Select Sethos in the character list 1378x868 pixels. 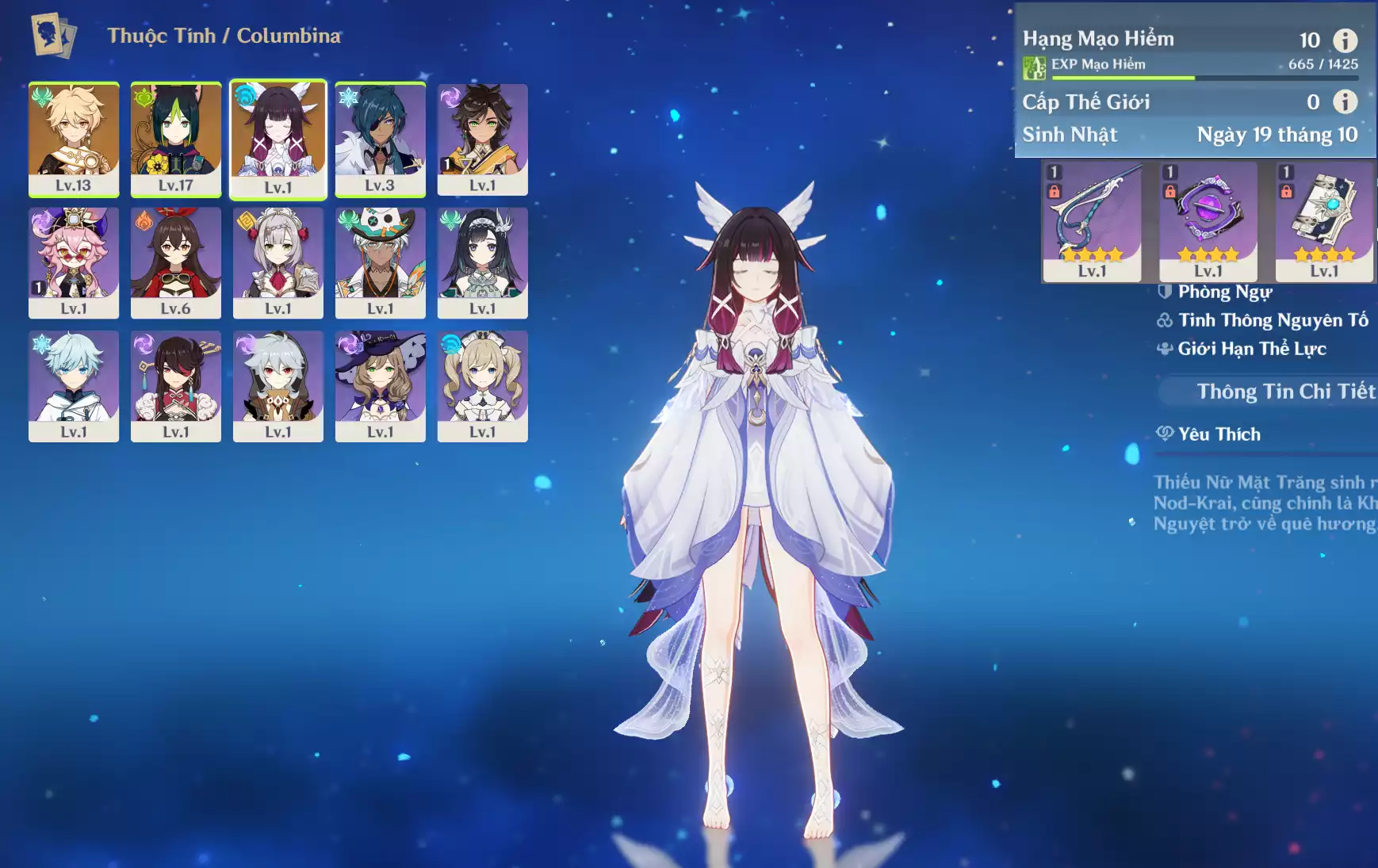point(482,139)
